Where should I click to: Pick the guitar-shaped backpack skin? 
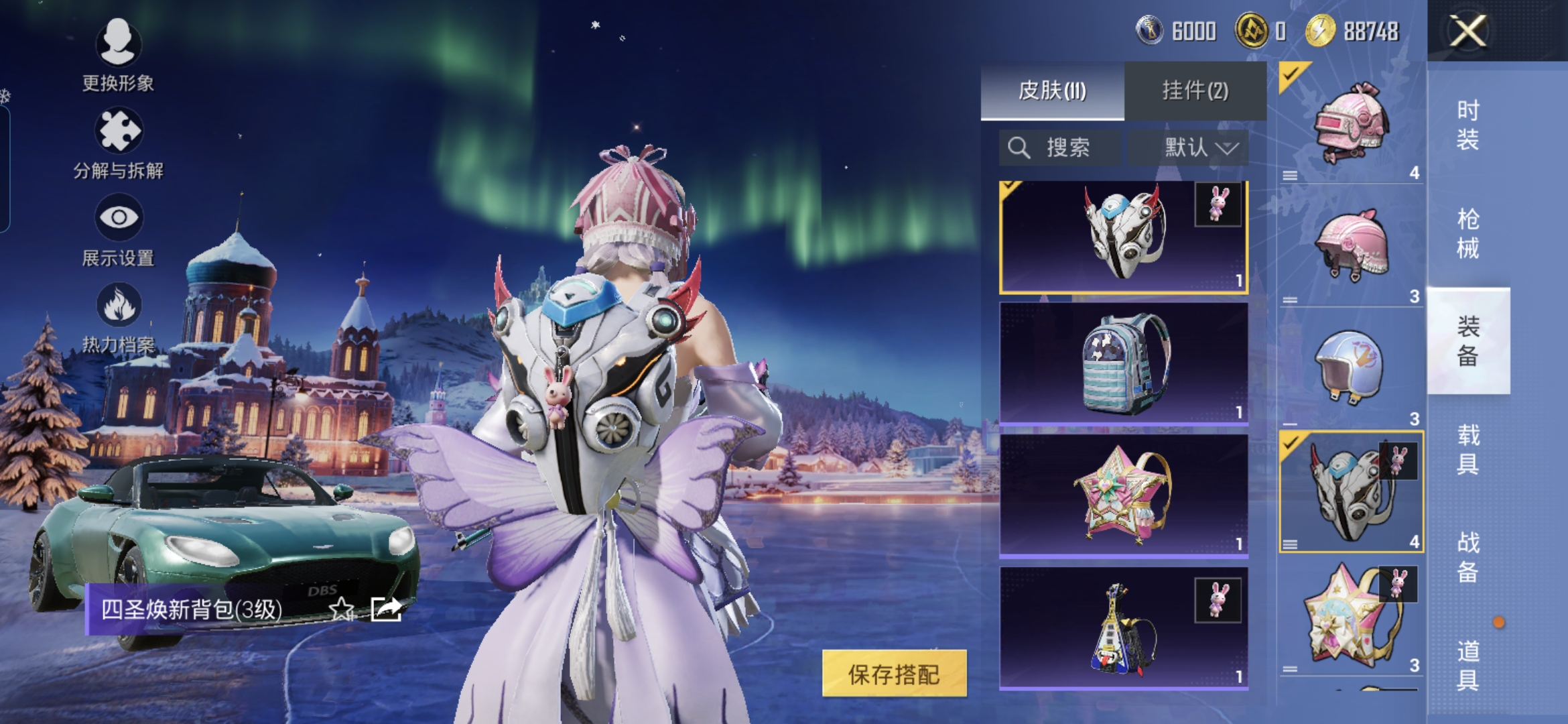[x=1123, y=627]
